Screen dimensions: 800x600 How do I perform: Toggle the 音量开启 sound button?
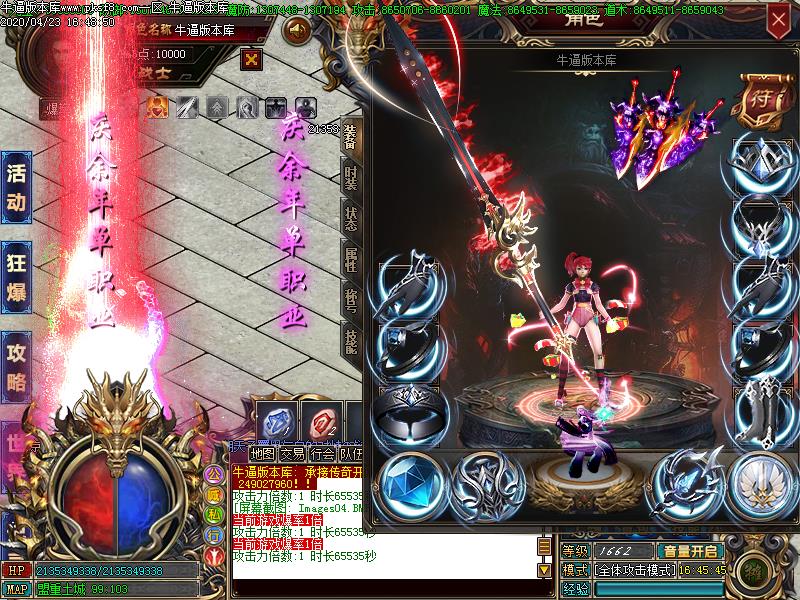690,551
